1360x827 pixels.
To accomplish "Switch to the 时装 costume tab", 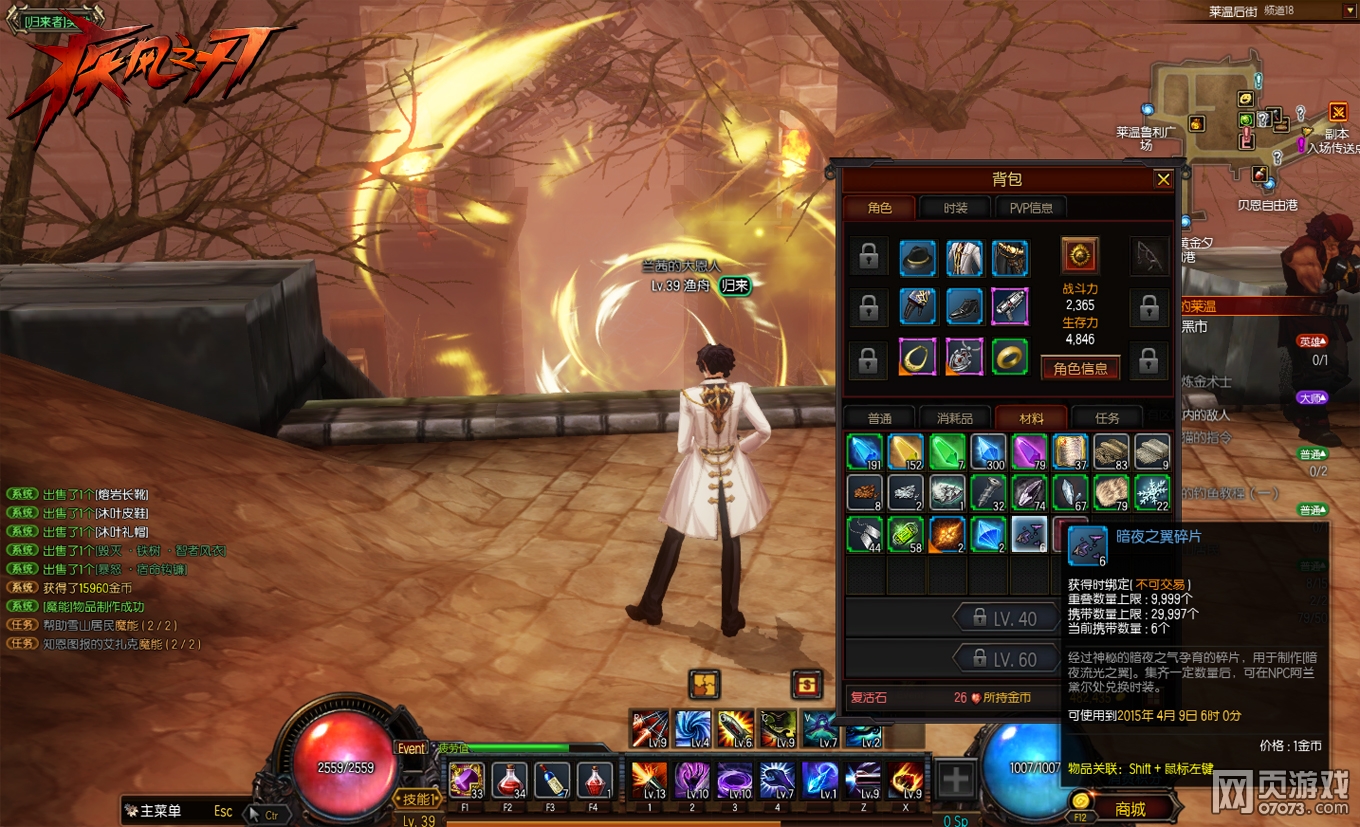I will pos(955,208).
